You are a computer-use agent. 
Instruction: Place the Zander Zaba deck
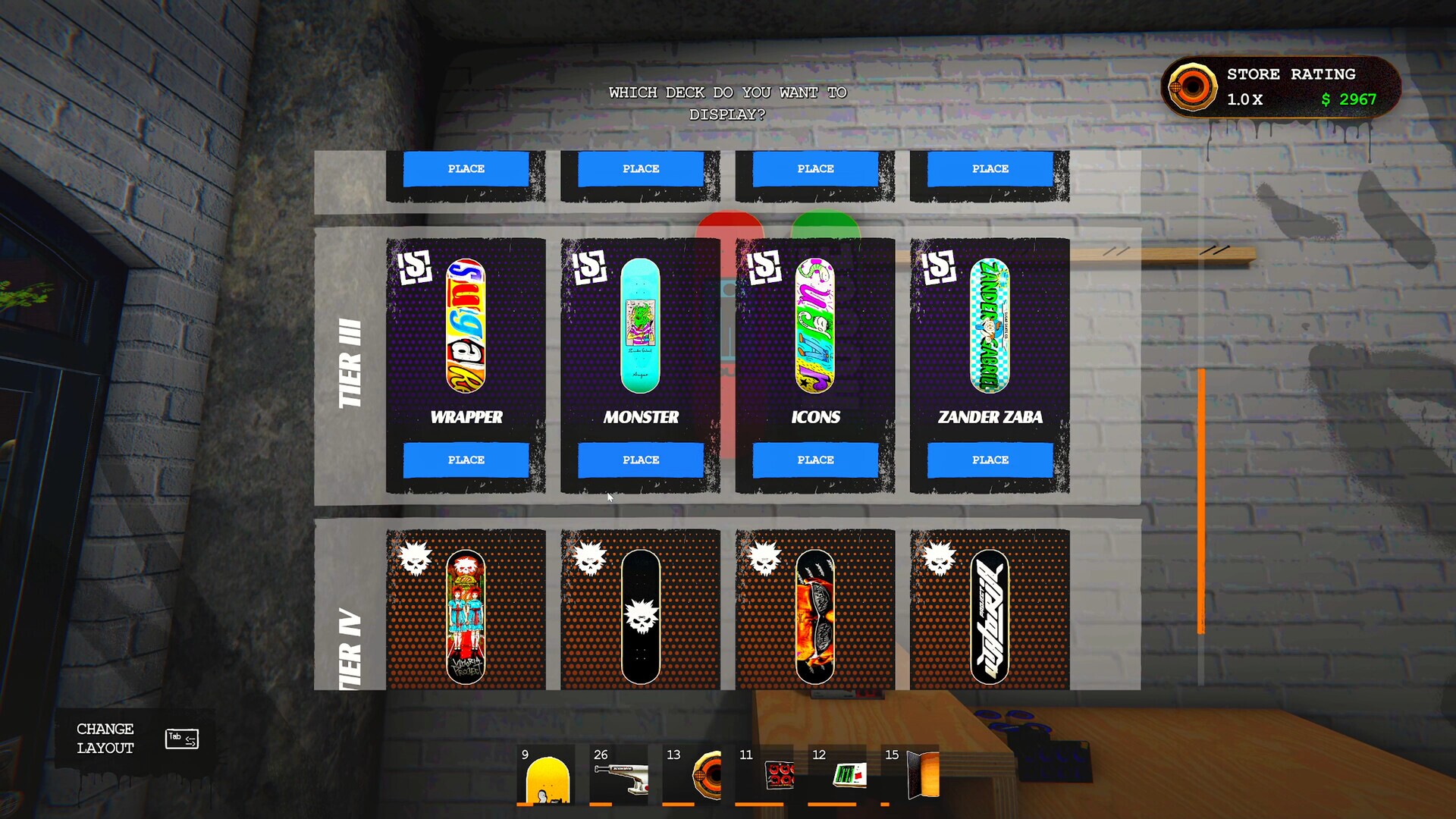990,460
